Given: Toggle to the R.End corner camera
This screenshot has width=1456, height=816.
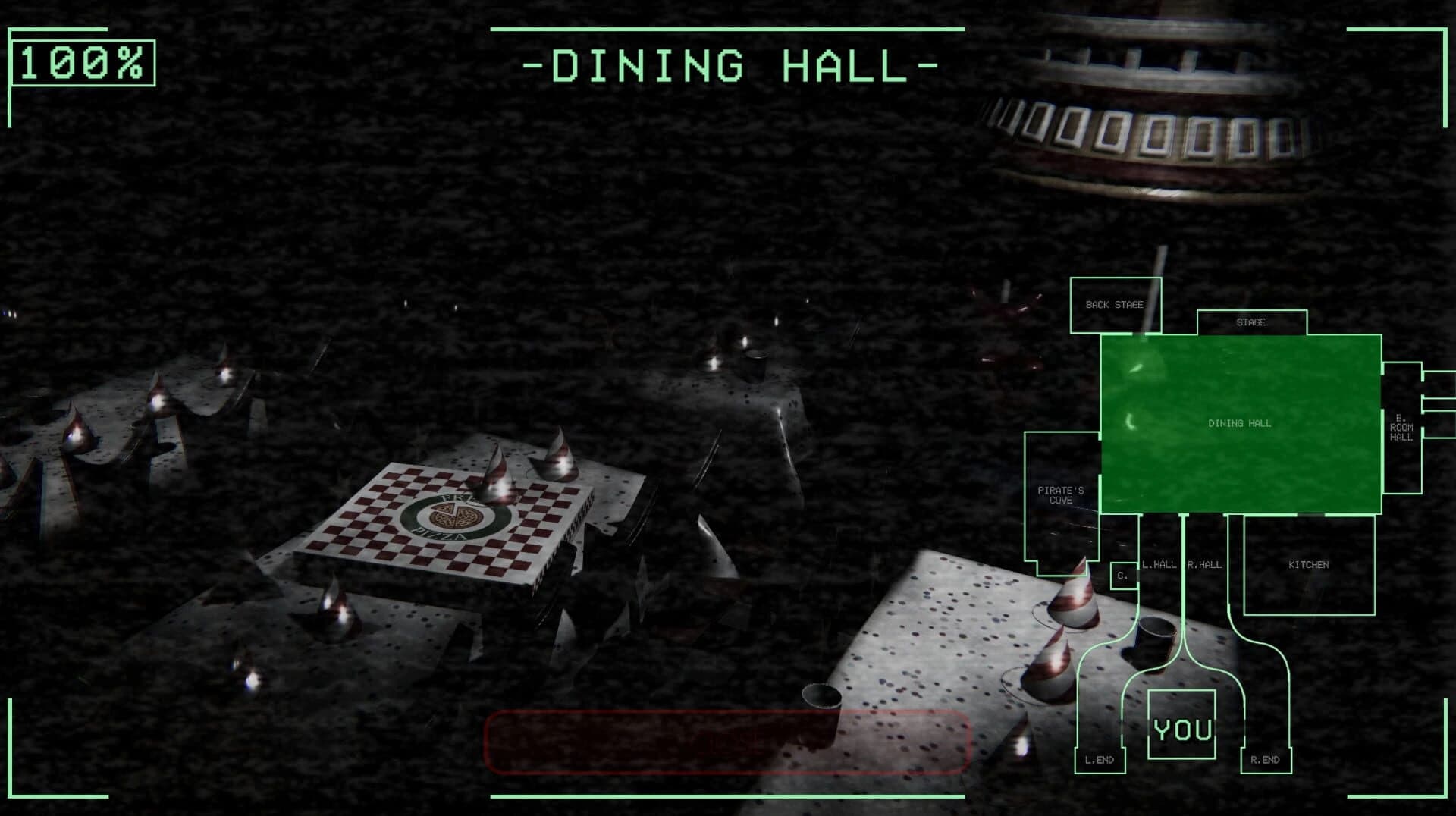Looking at the screenshot, I should point(1263,758).
